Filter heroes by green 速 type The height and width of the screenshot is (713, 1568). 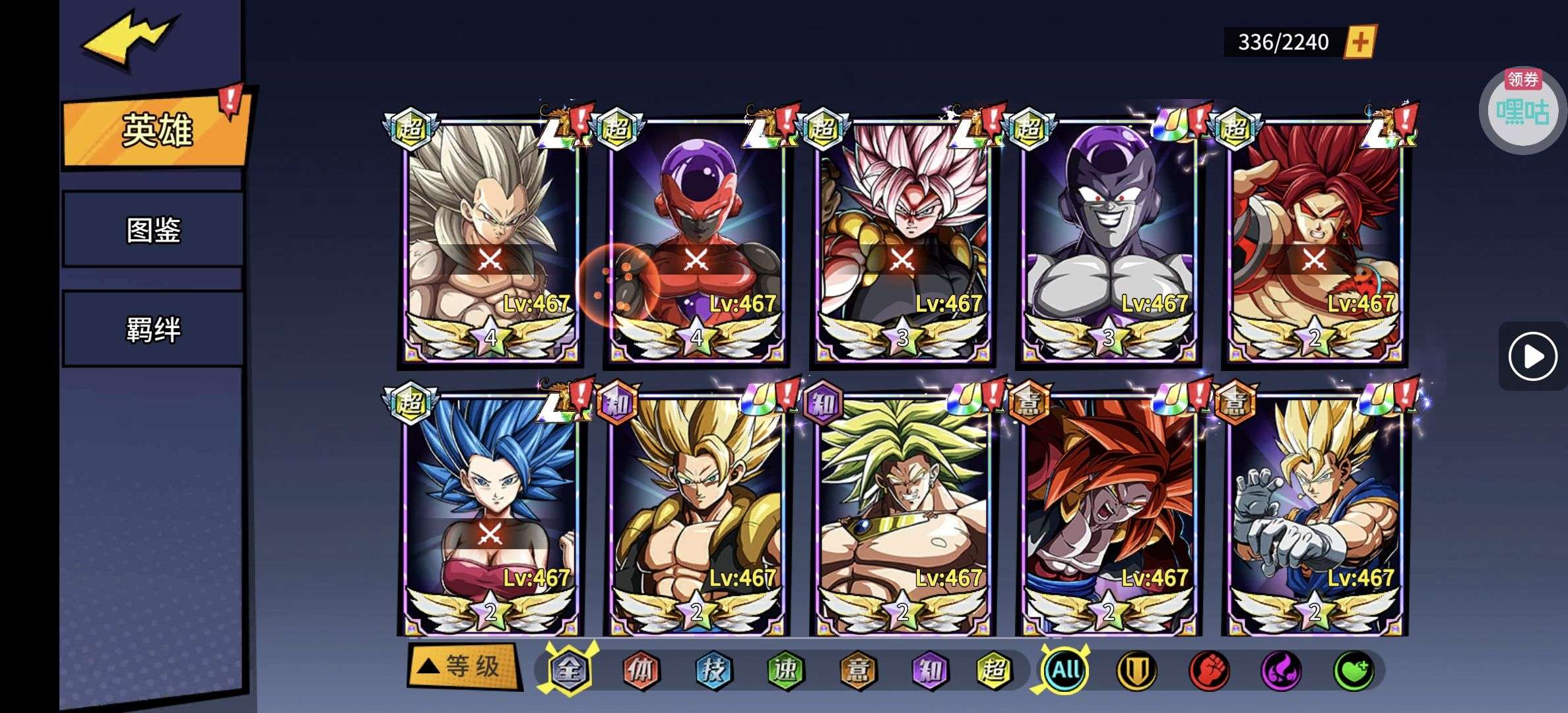pyautogui.click(x=785, y=671)
